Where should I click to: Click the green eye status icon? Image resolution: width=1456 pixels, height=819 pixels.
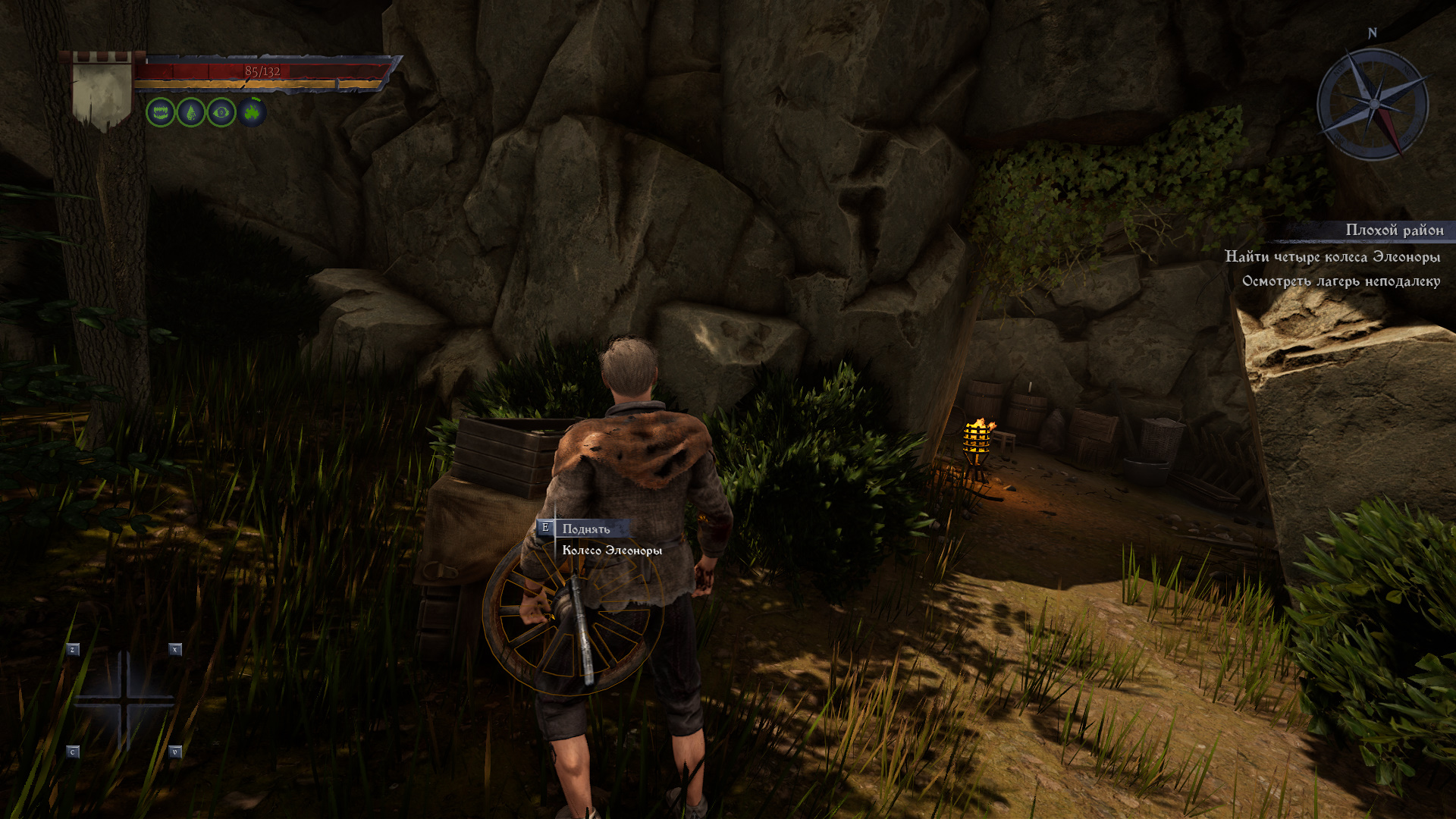click(x=221, y=113)
